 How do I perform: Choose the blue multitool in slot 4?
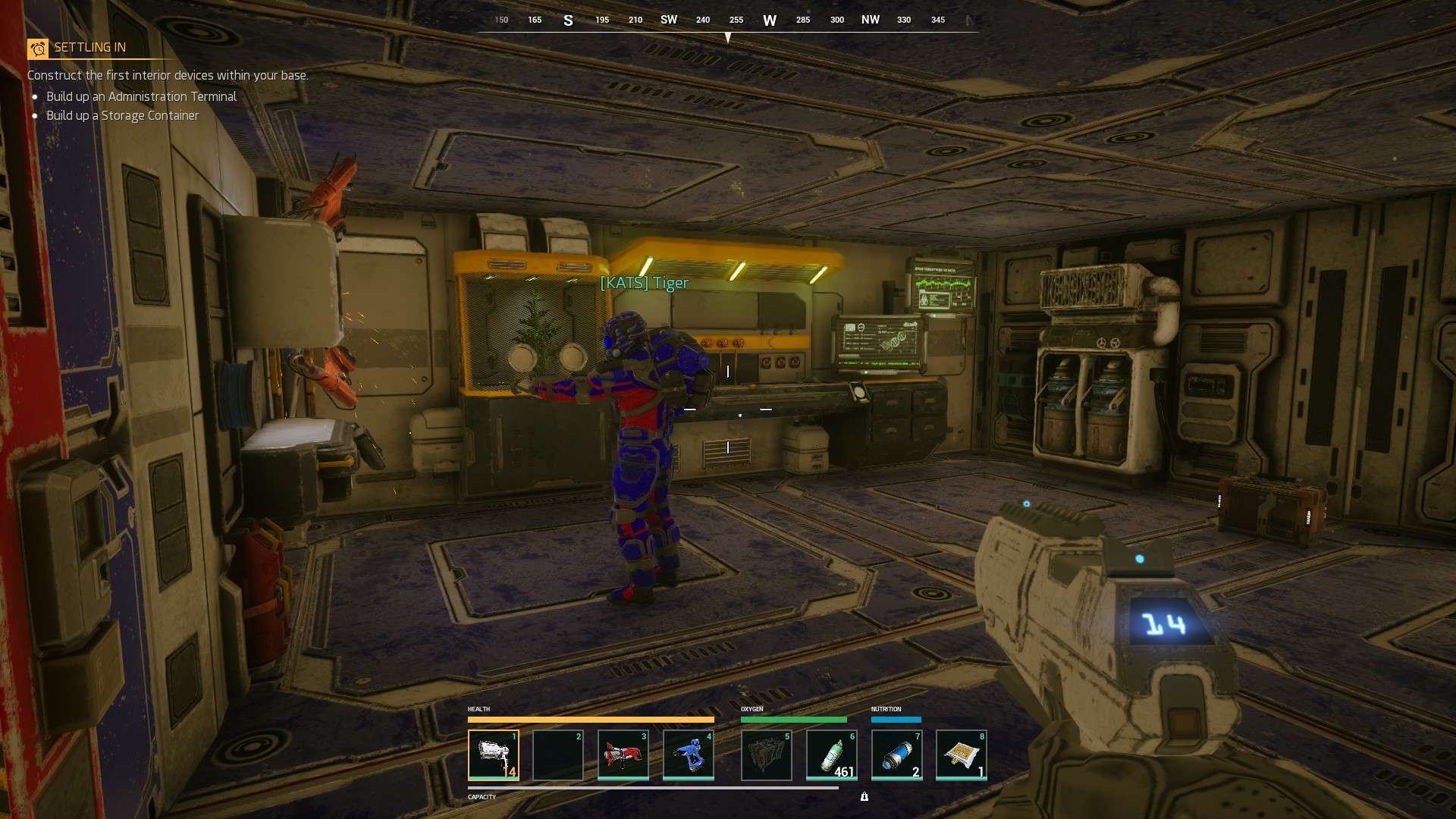tap(688, 755)
